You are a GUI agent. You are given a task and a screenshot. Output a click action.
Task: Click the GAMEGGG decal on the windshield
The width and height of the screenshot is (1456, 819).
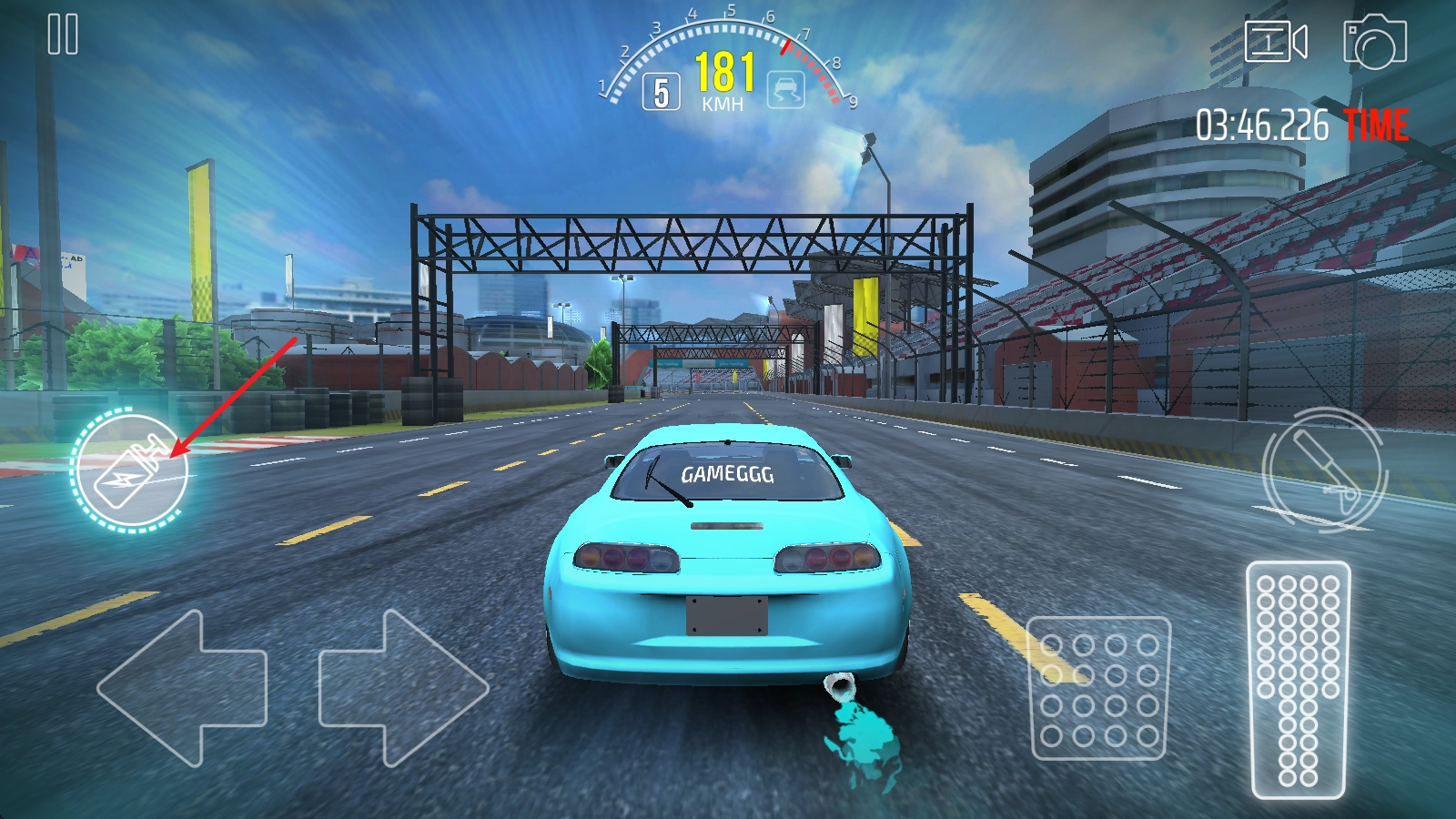click(x=725, y=472)
